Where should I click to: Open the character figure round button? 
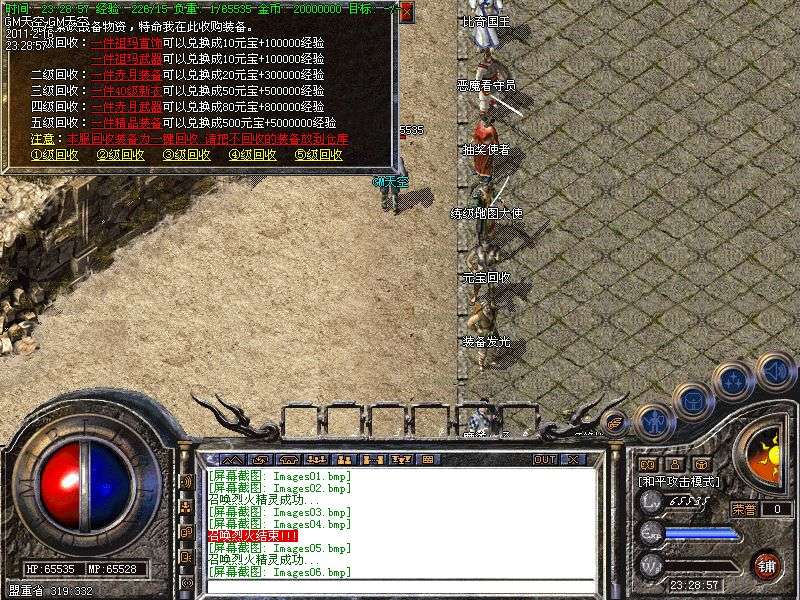(x=654, y=422)
